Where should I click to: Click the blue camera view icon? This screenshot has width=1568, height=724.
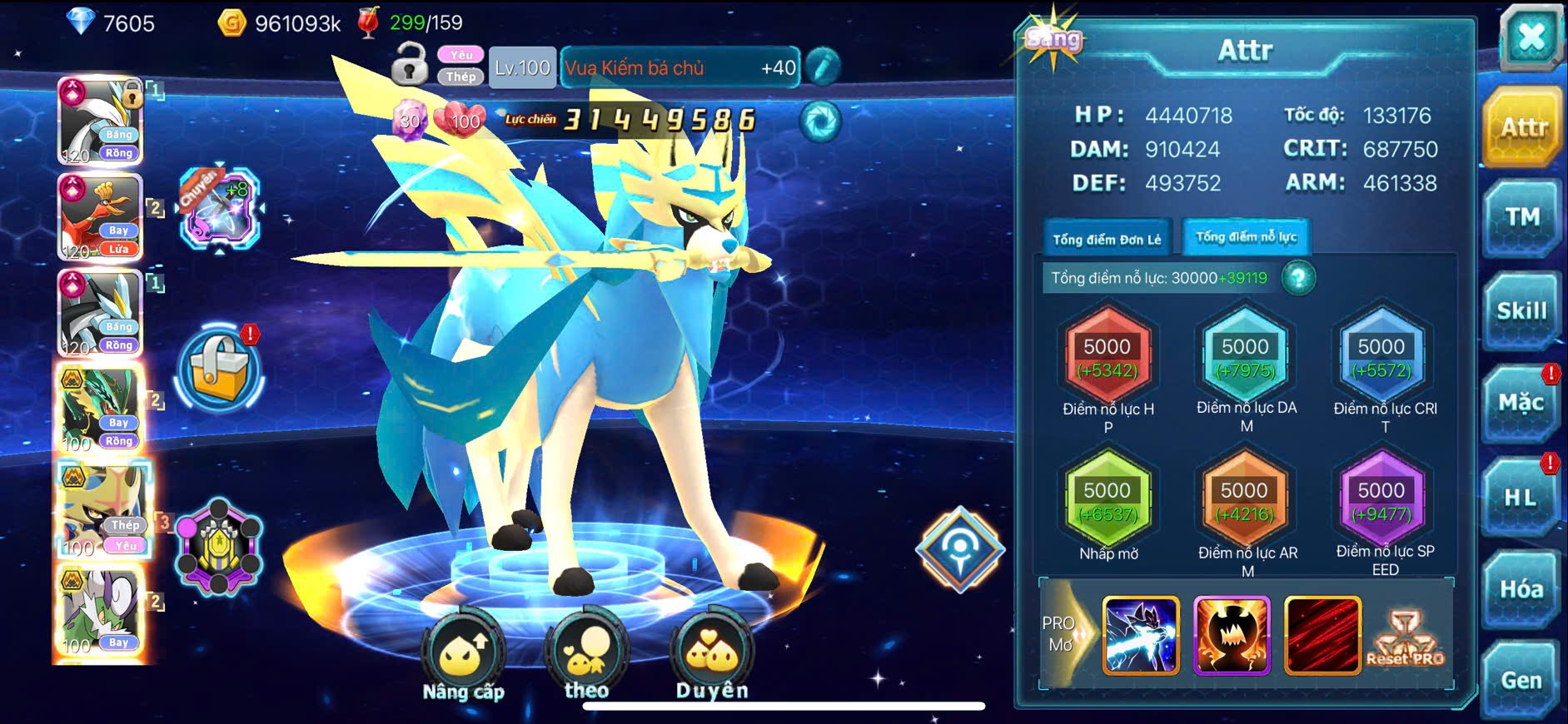pyautogui.click(x=820, y=121)
